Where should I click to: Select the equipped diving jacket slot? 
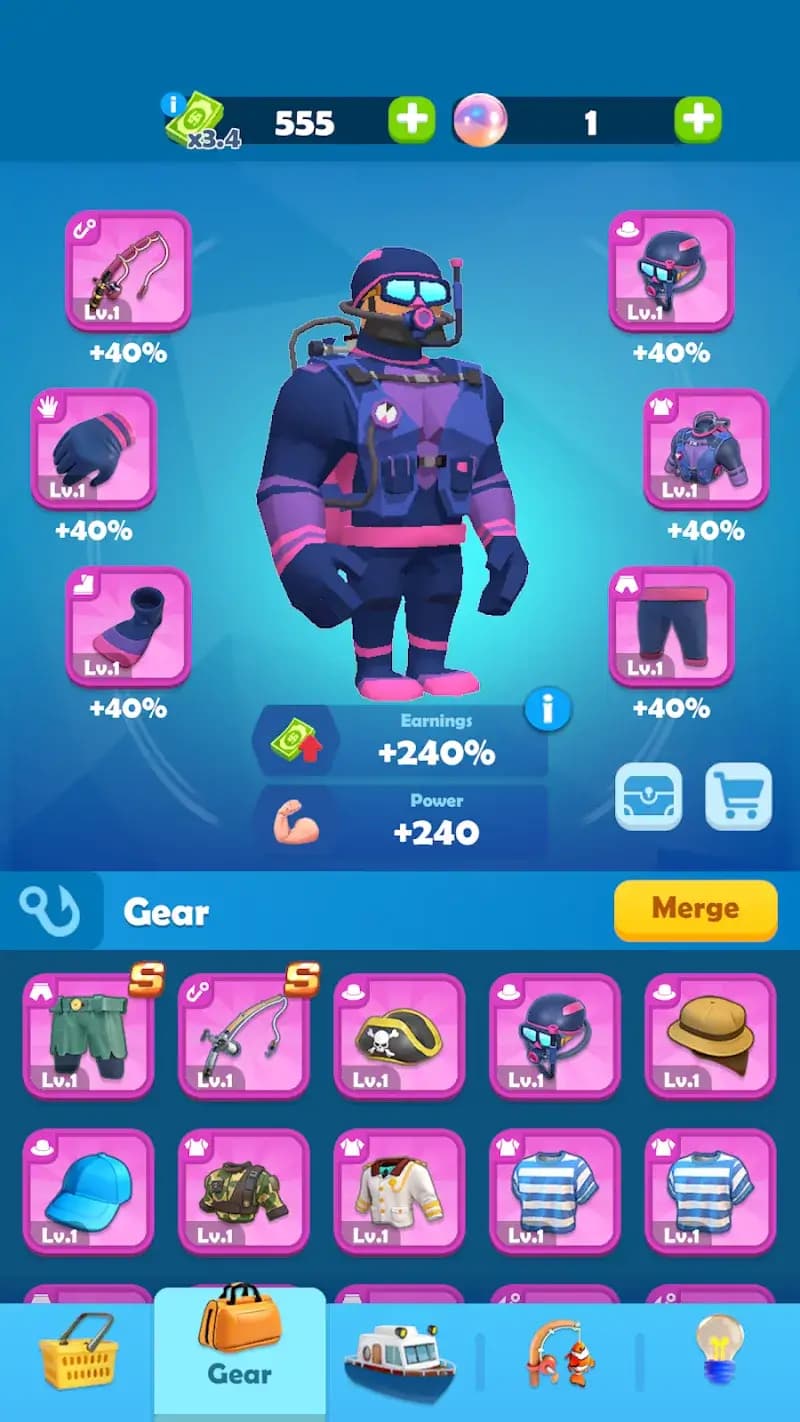(706, 448)
